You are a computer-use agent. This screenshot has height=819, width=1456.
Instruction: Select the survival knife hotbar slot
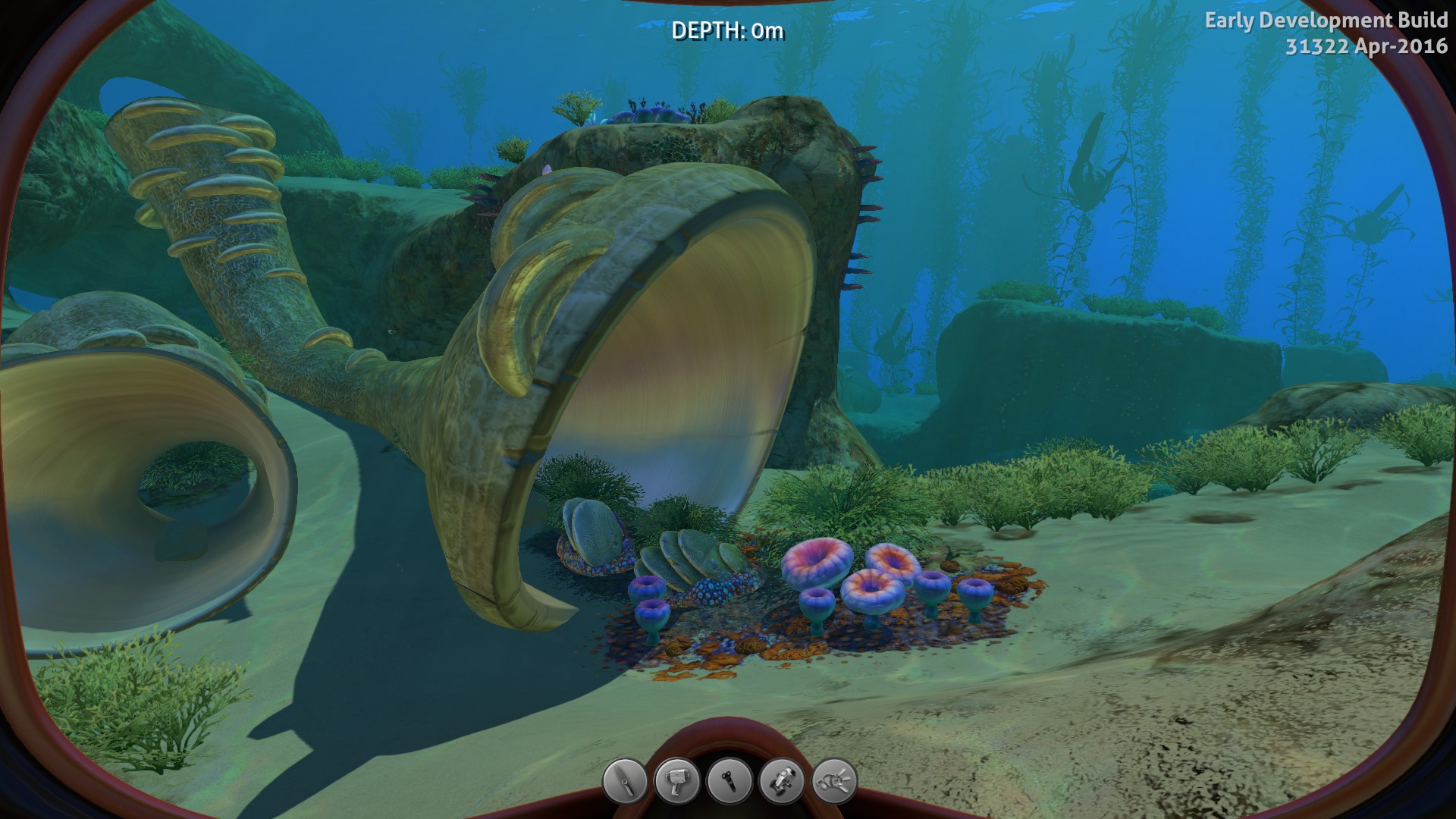click(625, 780)
